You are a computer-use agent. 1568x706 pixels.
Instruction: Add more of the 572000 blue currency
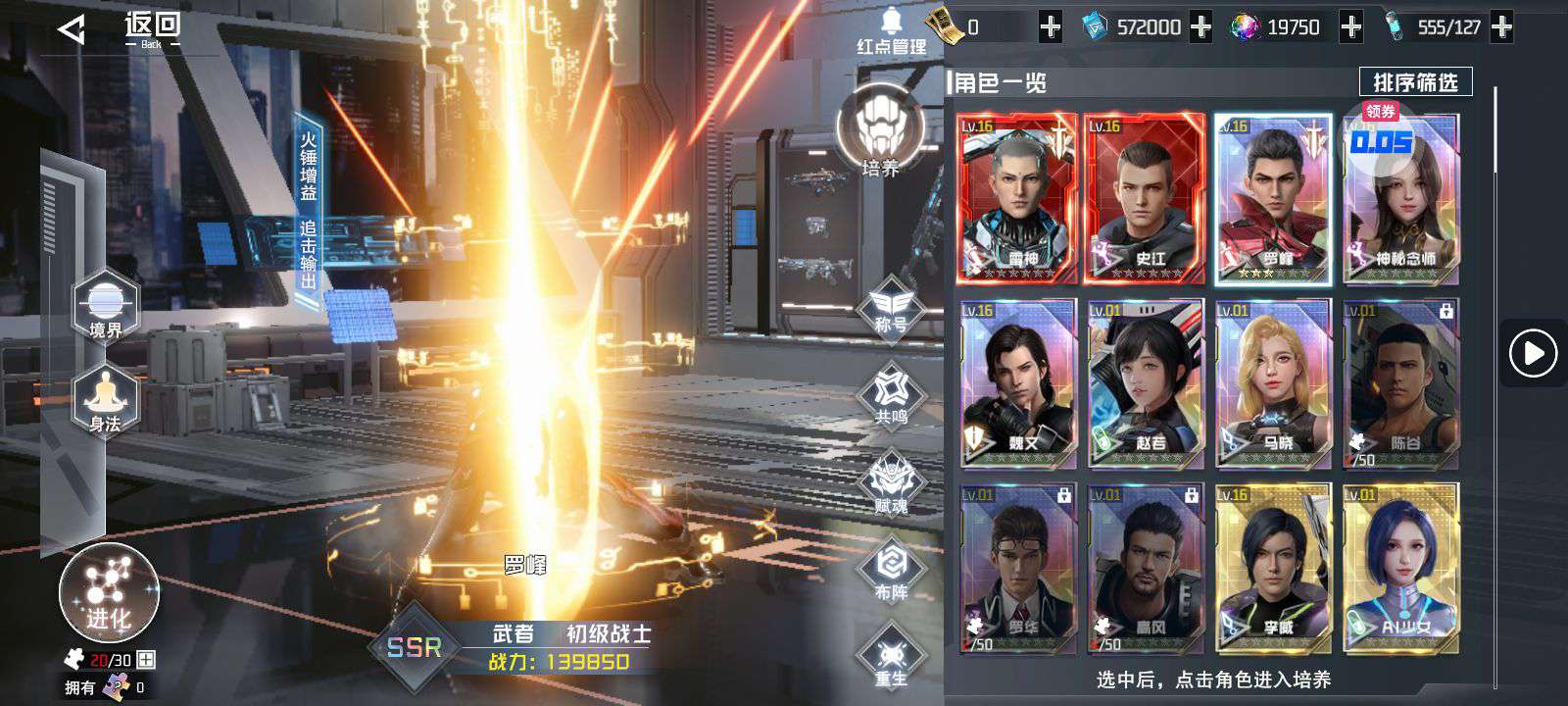1200,27
